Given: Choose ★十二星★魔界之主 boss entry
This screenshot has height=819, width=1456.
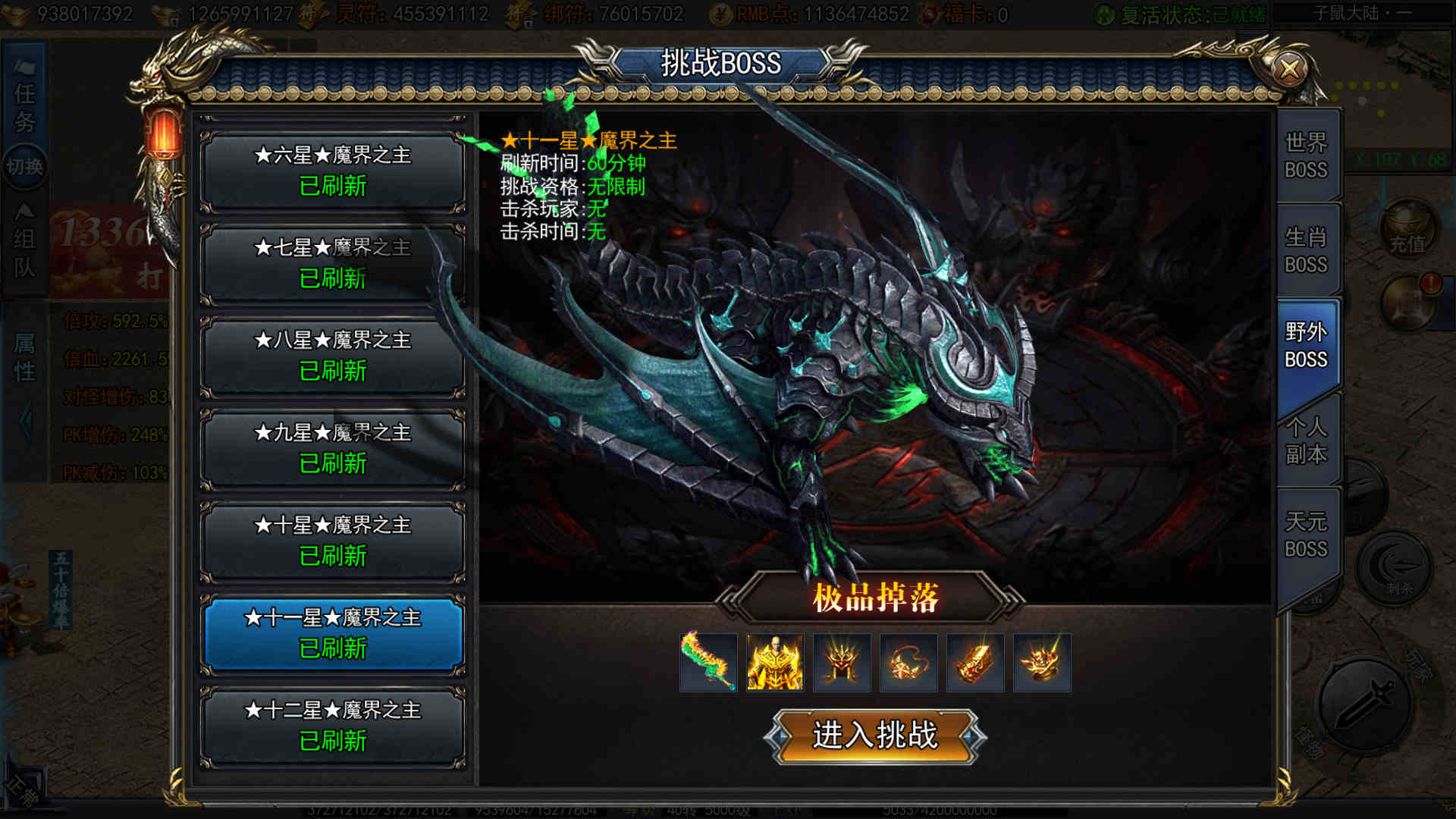Looking at the screenshot, I should [332, 726].
